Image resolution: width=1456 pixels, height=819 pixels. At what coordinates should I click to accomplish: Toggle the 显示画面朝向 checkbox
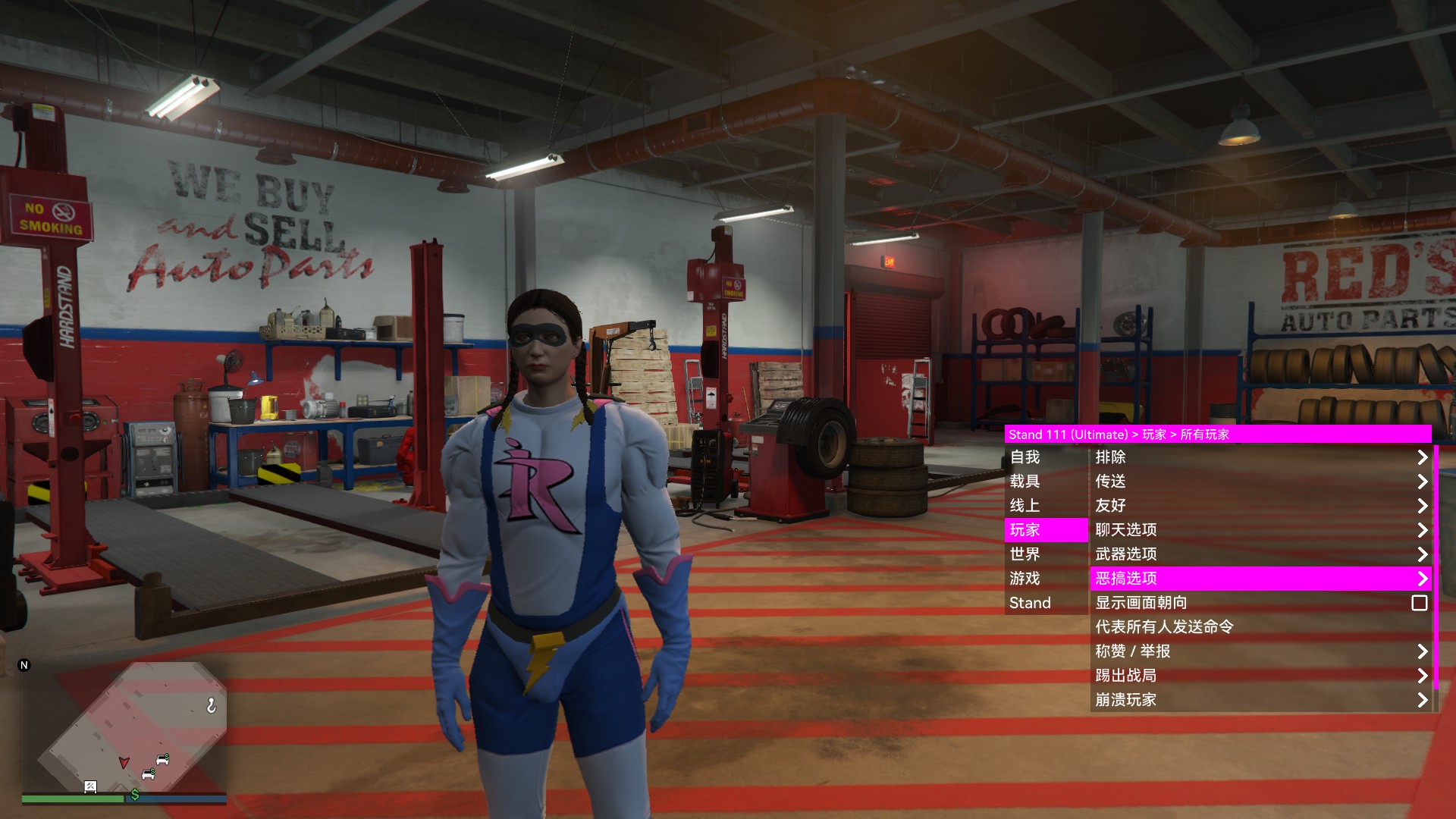pos(1419,603)
